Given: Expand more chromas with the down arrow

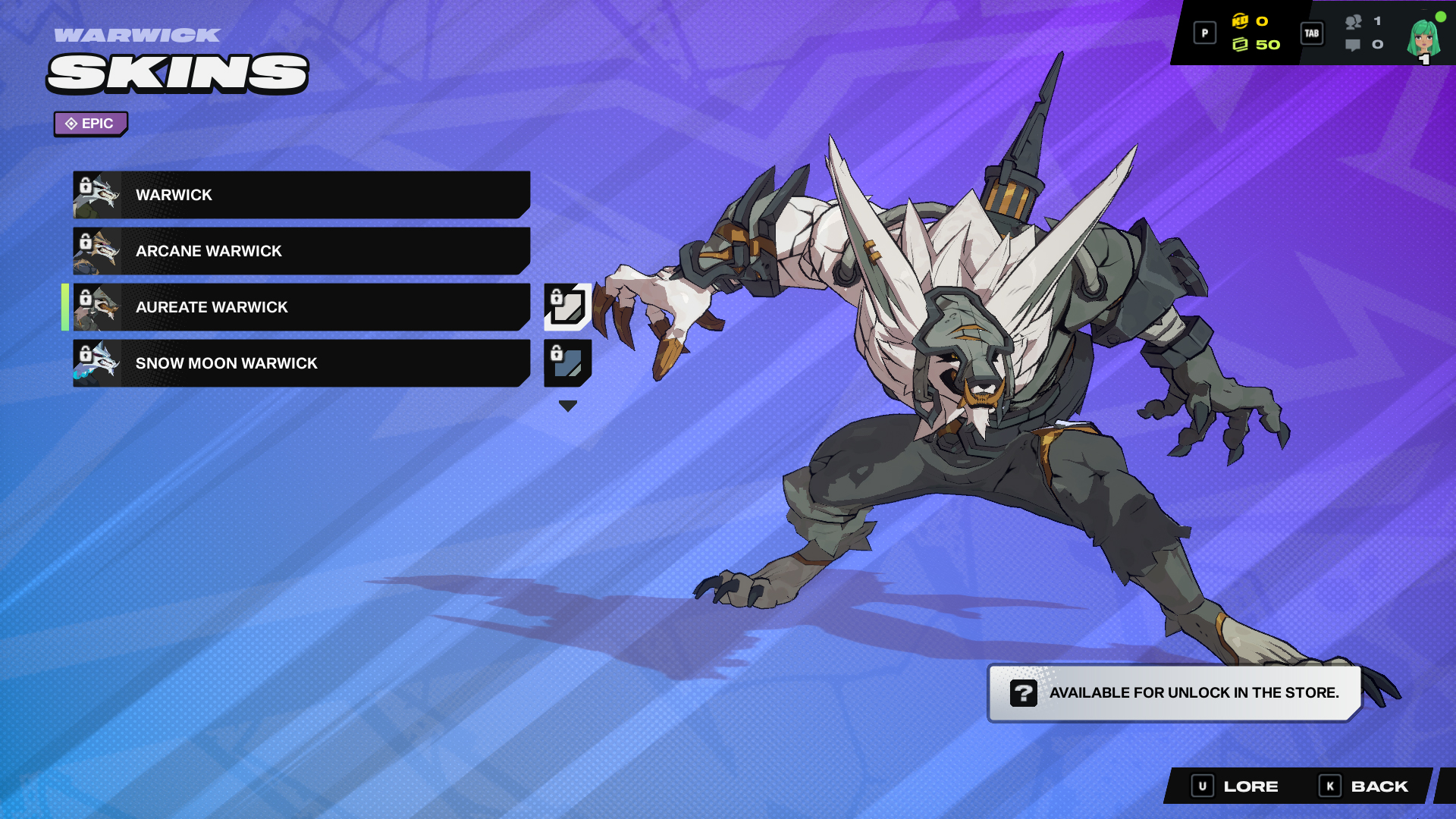Looking at the screenshot, I should (x=567, y=406).
